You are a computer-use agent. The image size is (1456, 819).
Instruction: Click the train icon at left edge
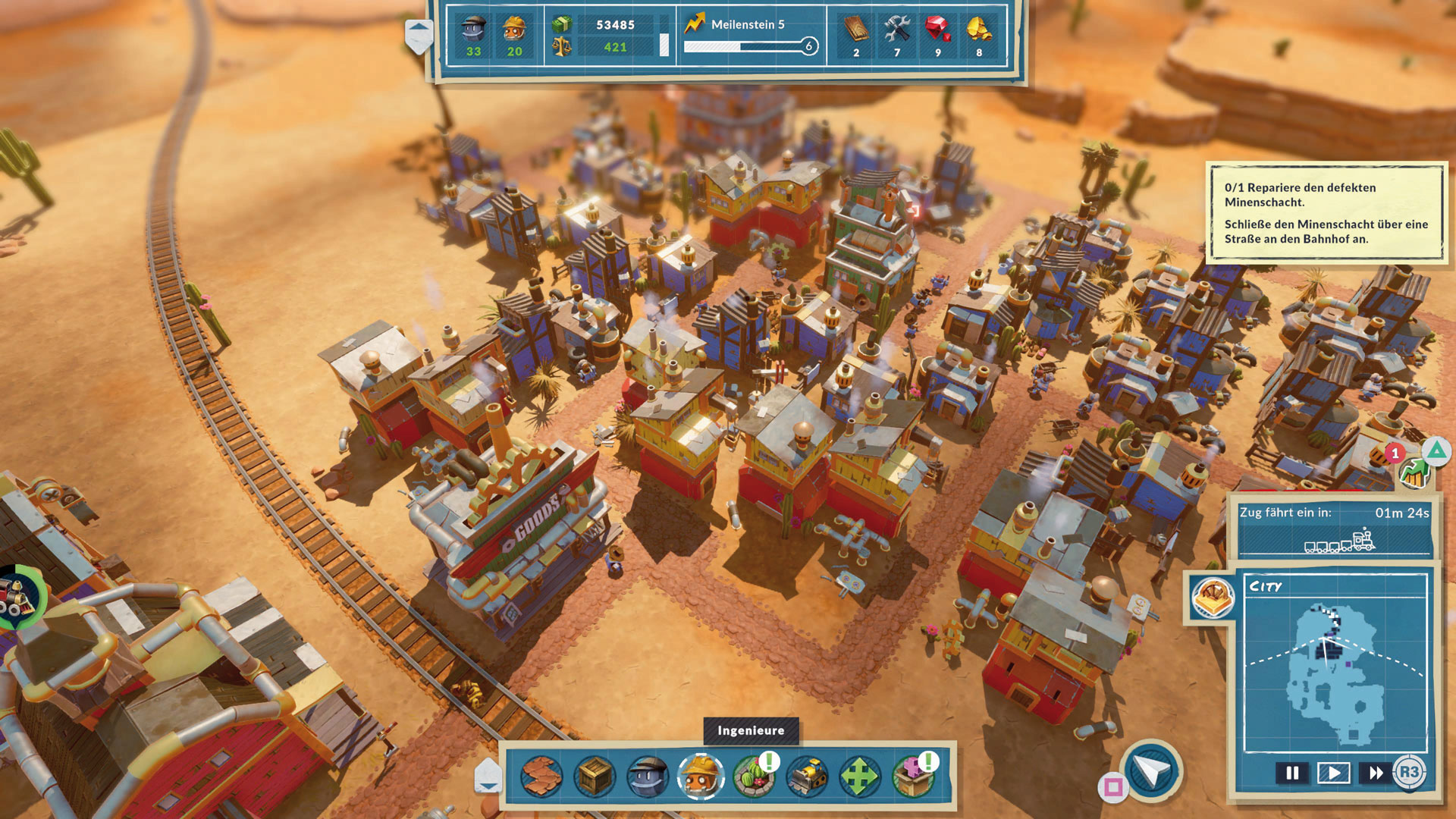[17, 596]
